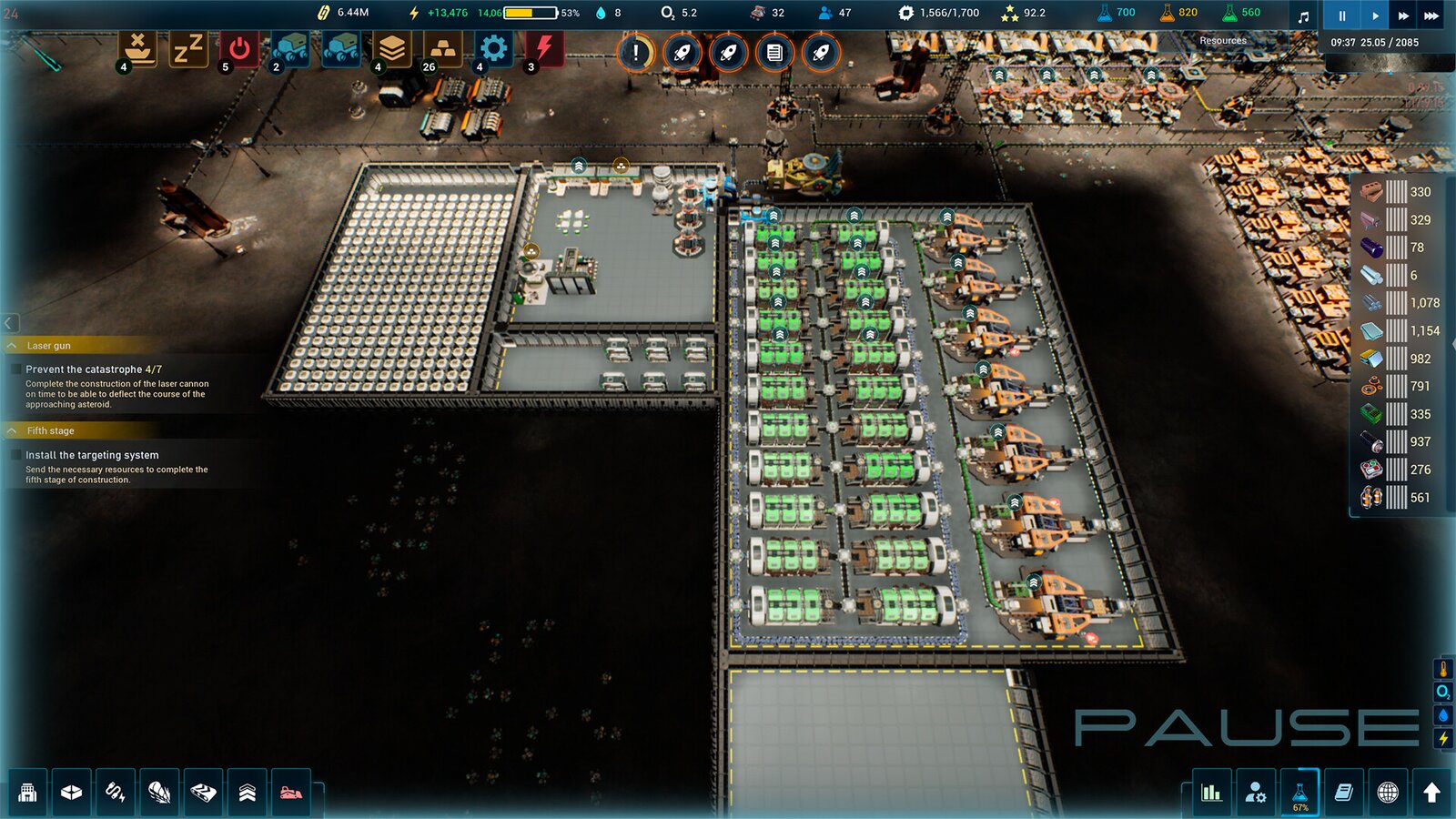Viewport: 1456px width, 819px height.
Task: Click the pause button
Action: [x=1341, y=15]
